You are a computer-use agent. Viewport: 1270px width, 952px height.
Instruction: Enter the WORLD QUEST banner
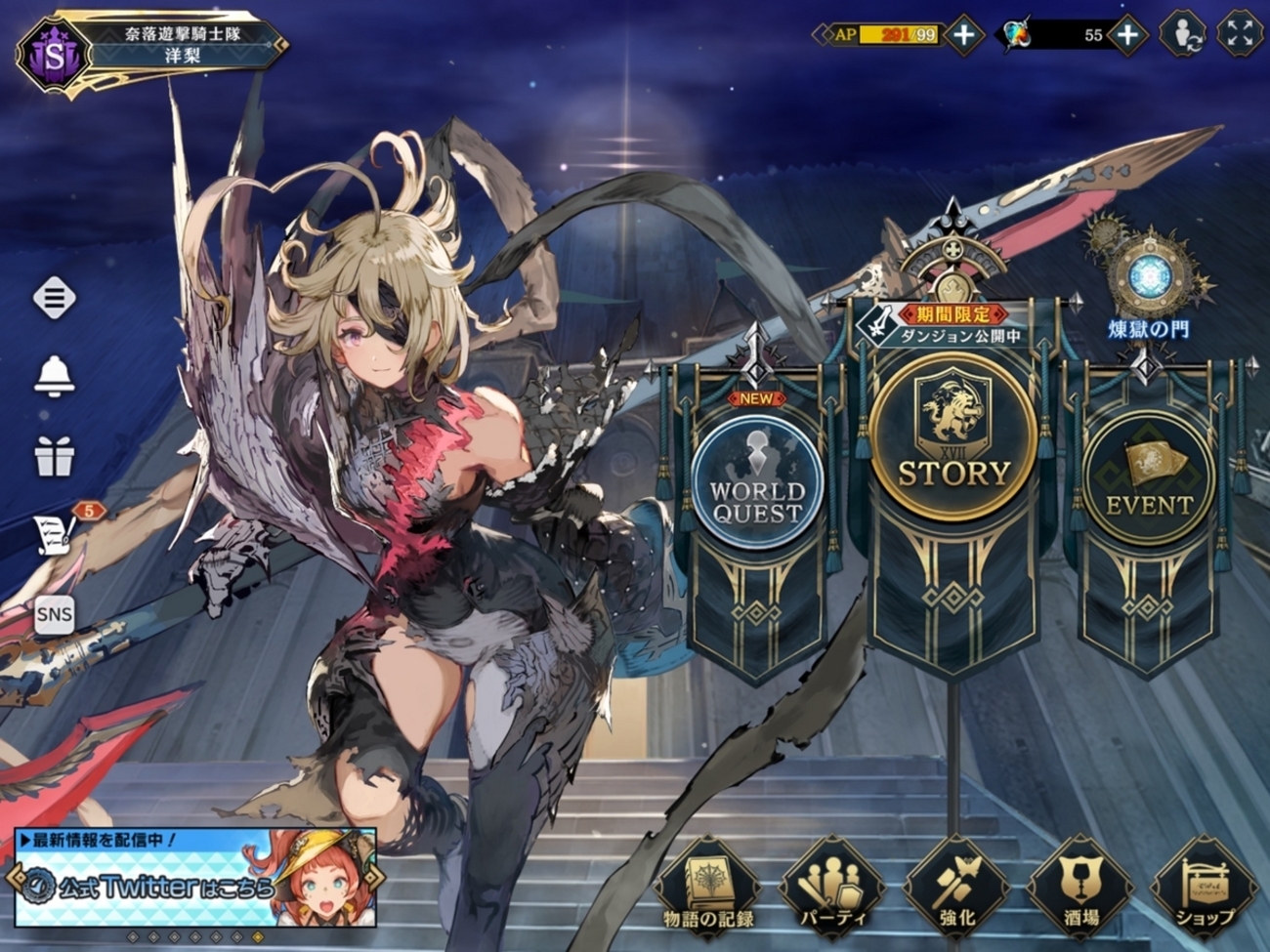(757, 484)
